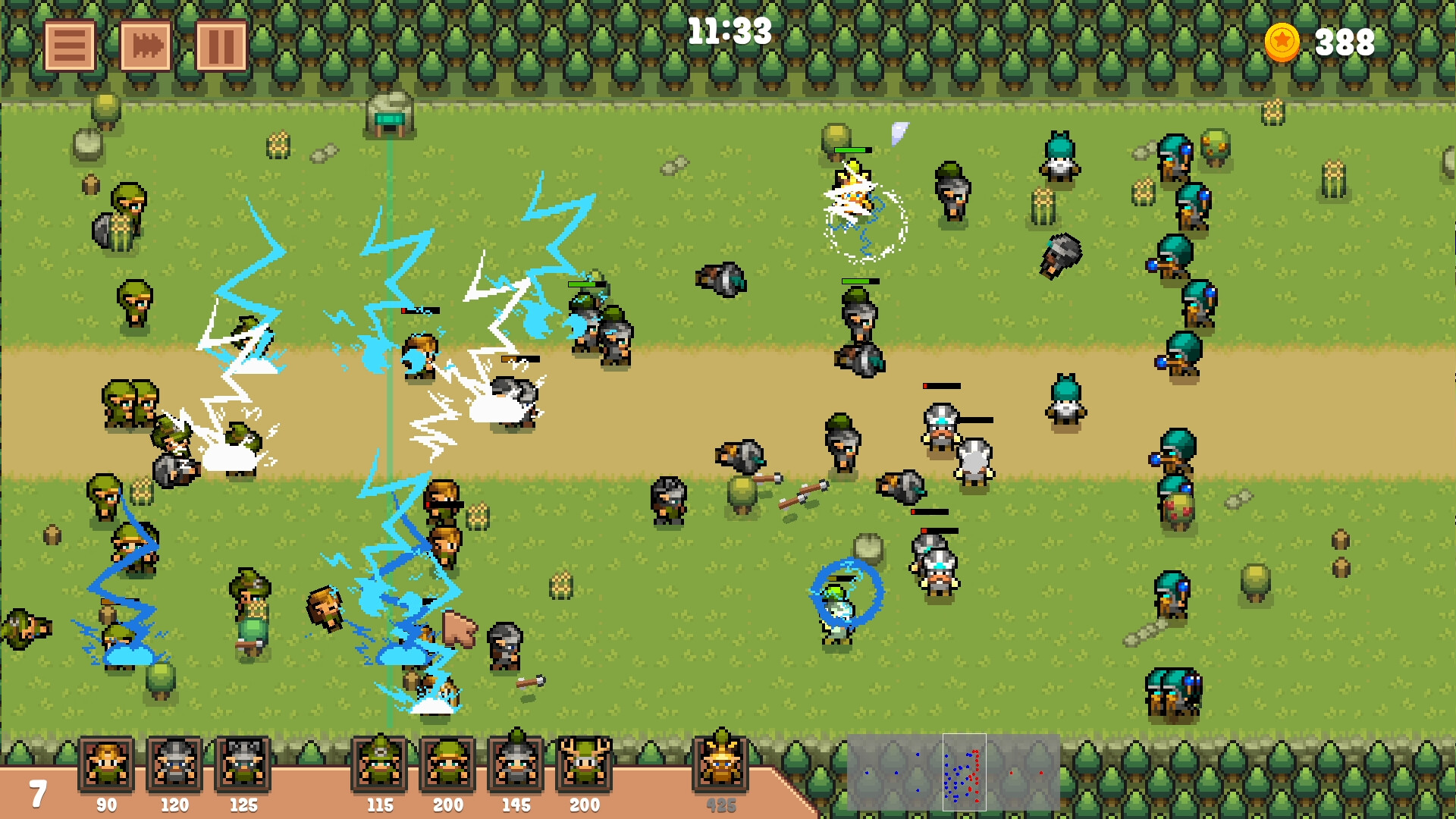
Task: Click the green tent at the lane top
Action: tap(390, 112)
